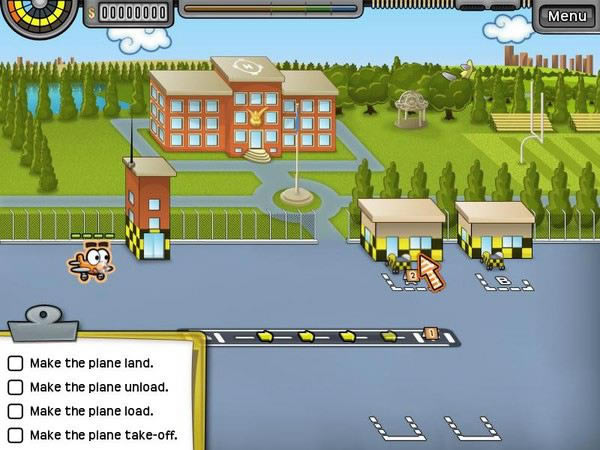Click the 'Make the plane load' objective
The image size is (600, 450).
[x=91, y=411]
